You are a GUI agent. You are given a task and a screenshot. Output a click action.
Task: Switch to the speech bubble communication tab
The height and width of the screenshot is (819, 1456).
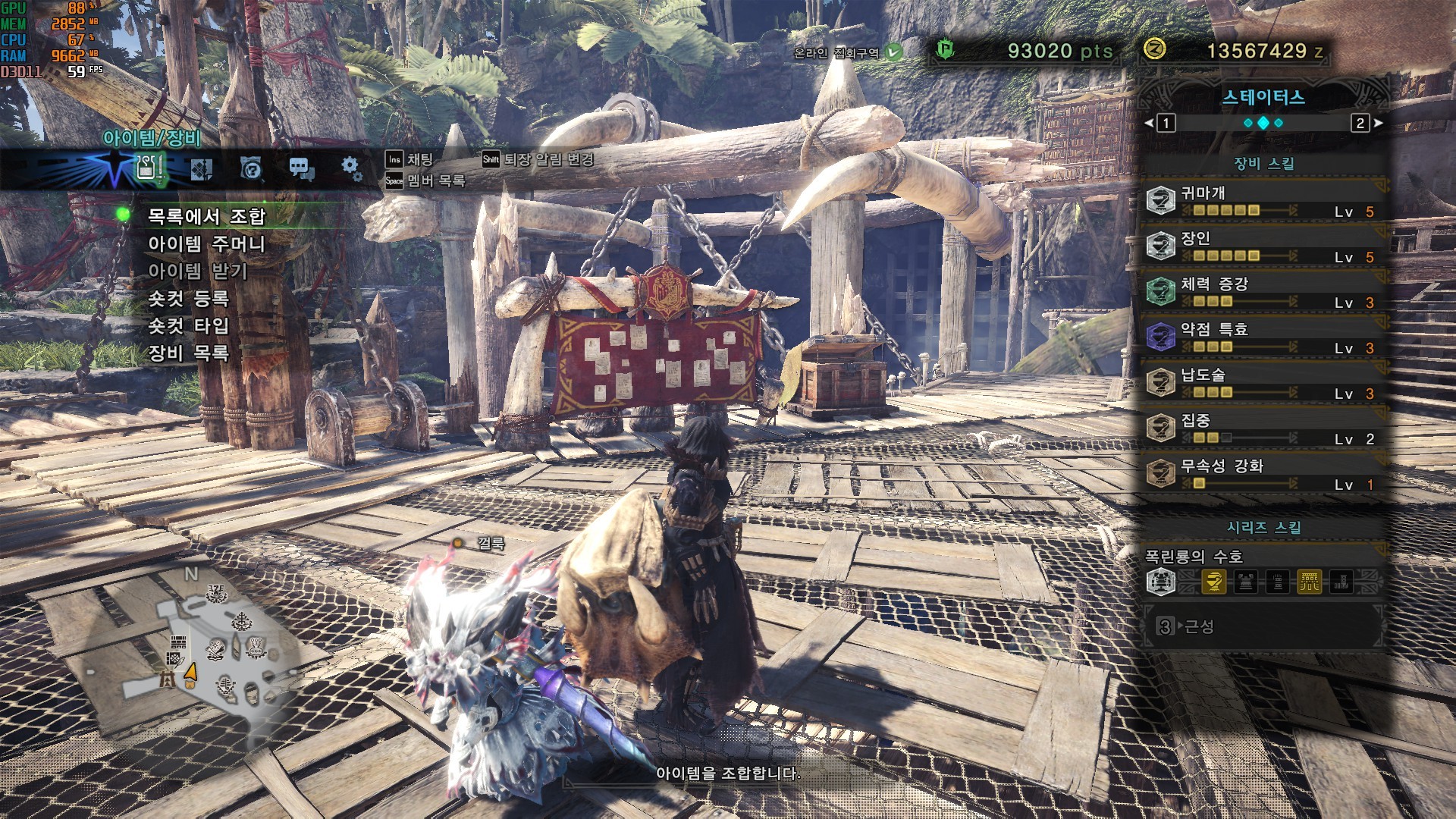(301, 169)
